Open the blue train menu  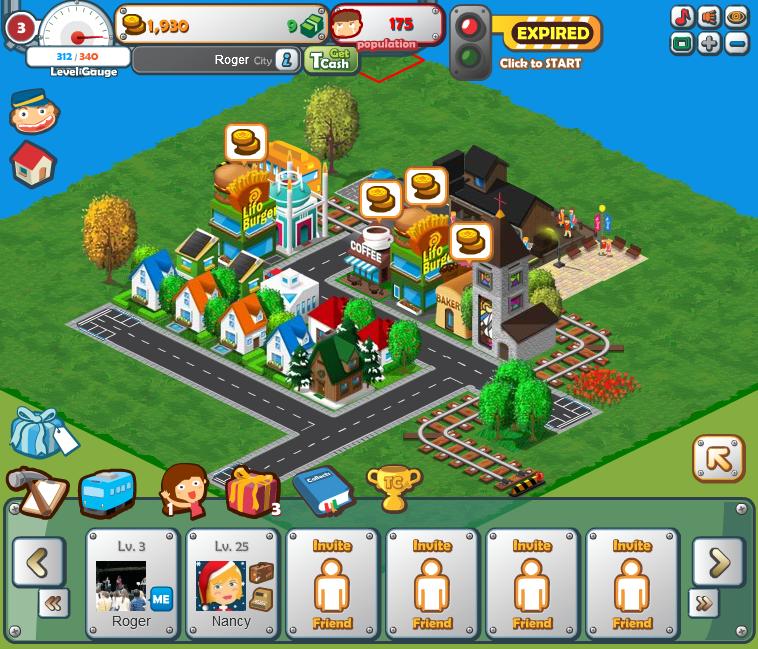106,492
